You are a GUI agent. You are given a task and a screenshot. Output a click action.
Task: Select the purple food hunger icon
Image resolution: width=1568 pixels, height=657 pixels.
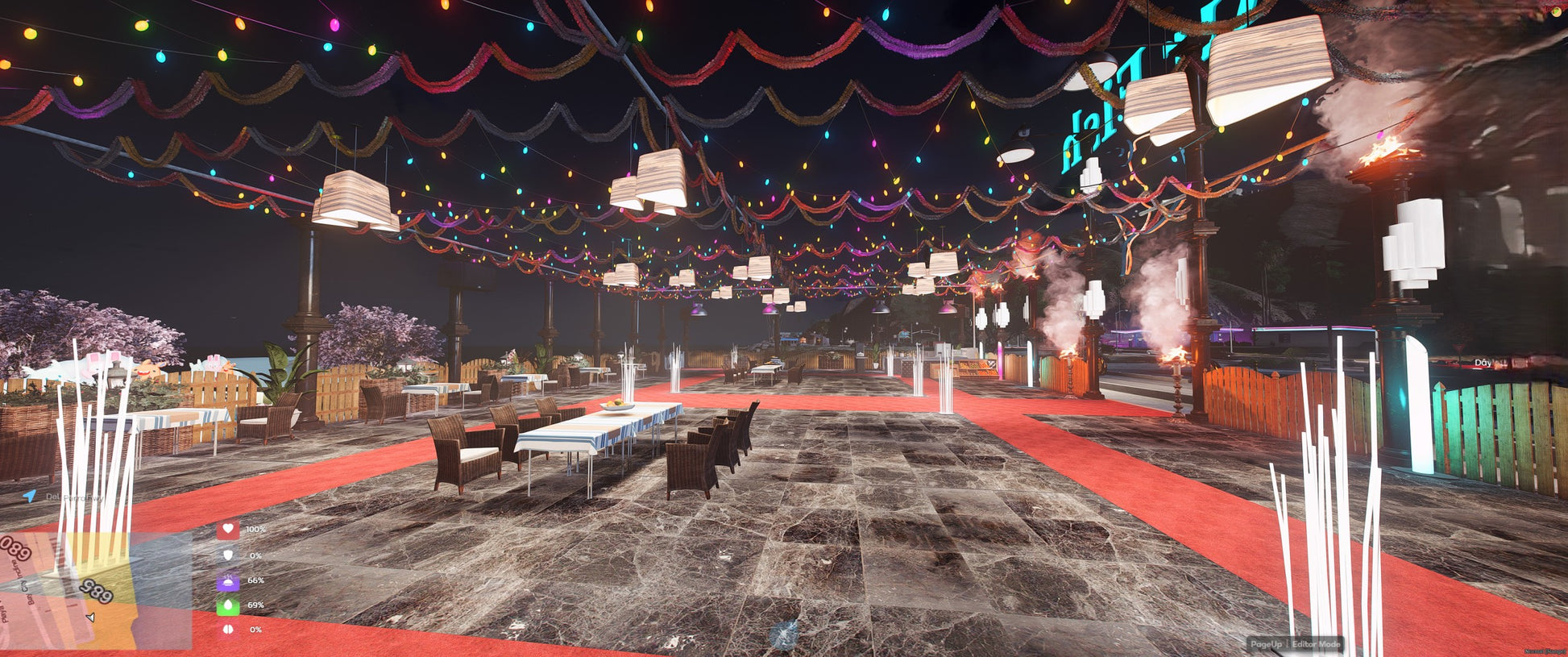228,580
